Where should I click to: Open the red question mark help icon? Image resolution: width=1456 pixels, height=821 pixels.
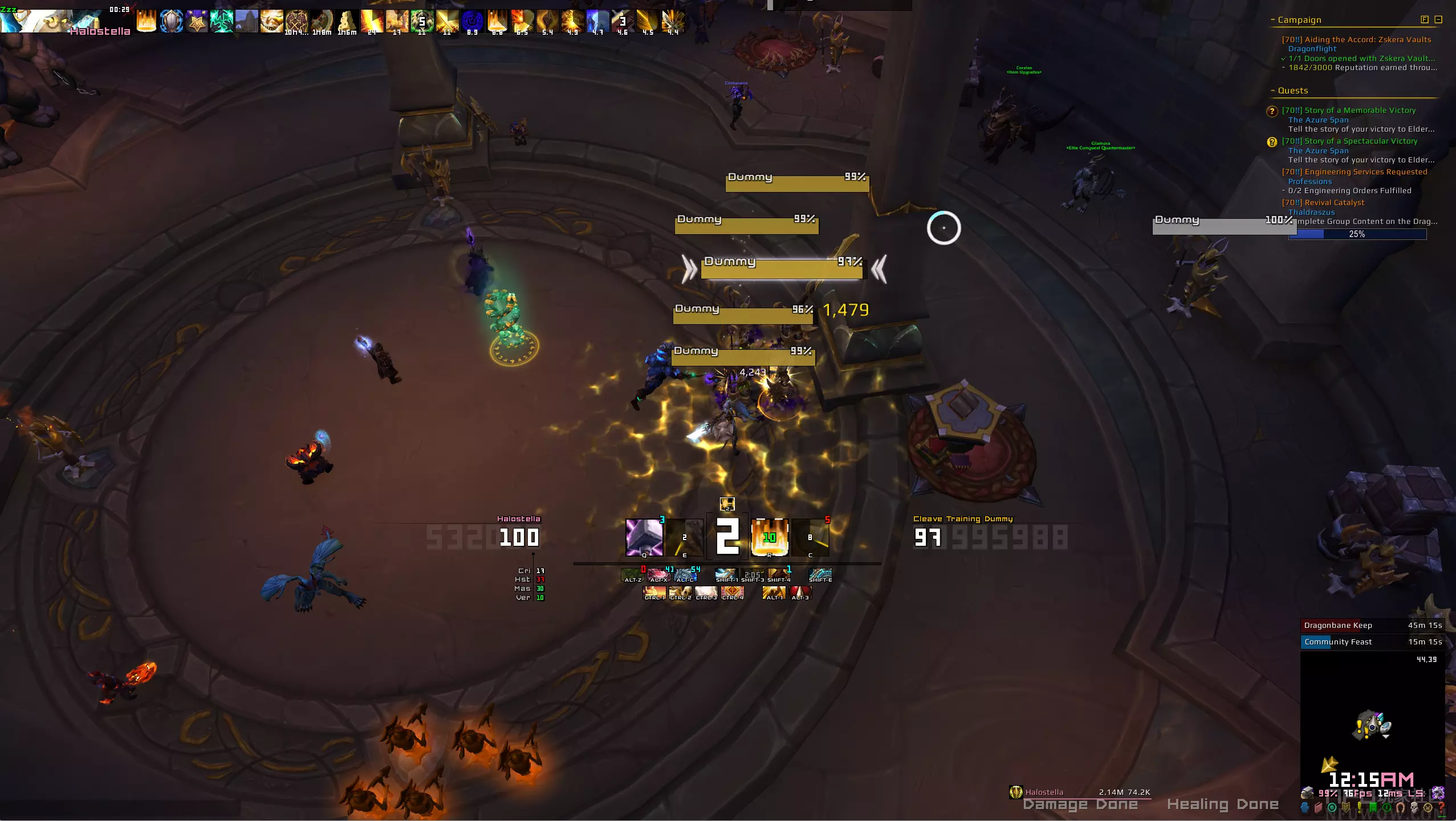1442,807
